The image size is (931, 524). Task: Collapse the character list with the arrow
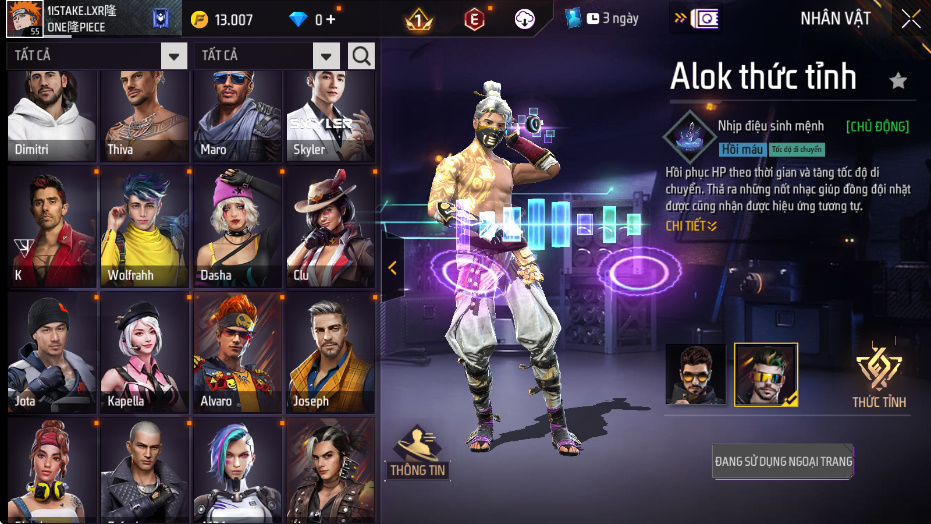pyautogui.click(x=392, y=268)
